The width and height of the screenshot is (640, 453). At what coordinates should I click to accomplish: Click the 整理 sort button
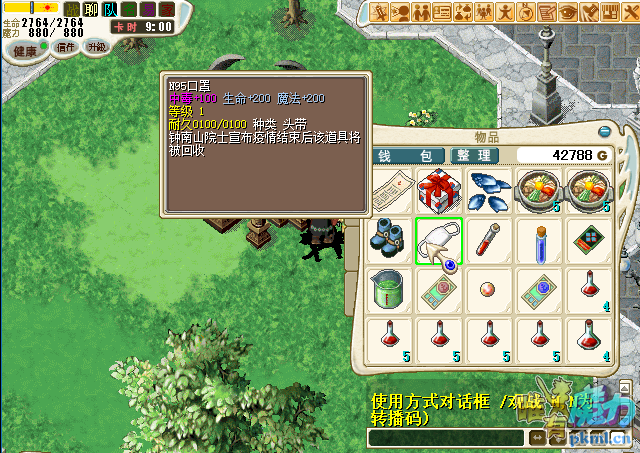[x=472, y=156]
